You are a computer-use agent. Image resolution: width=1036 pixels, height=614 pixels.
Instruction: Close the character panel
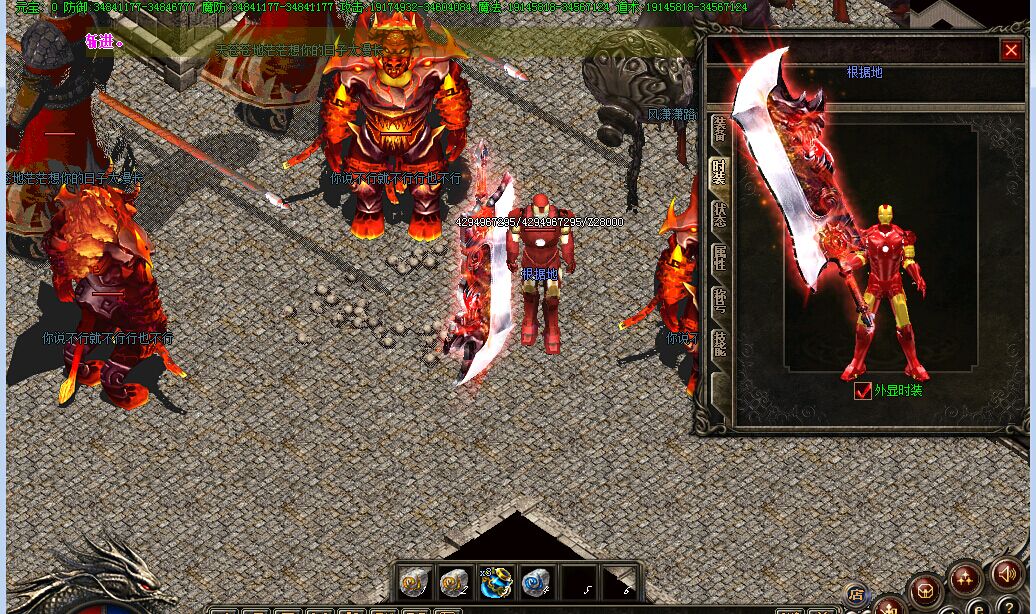click(1010, 50)
